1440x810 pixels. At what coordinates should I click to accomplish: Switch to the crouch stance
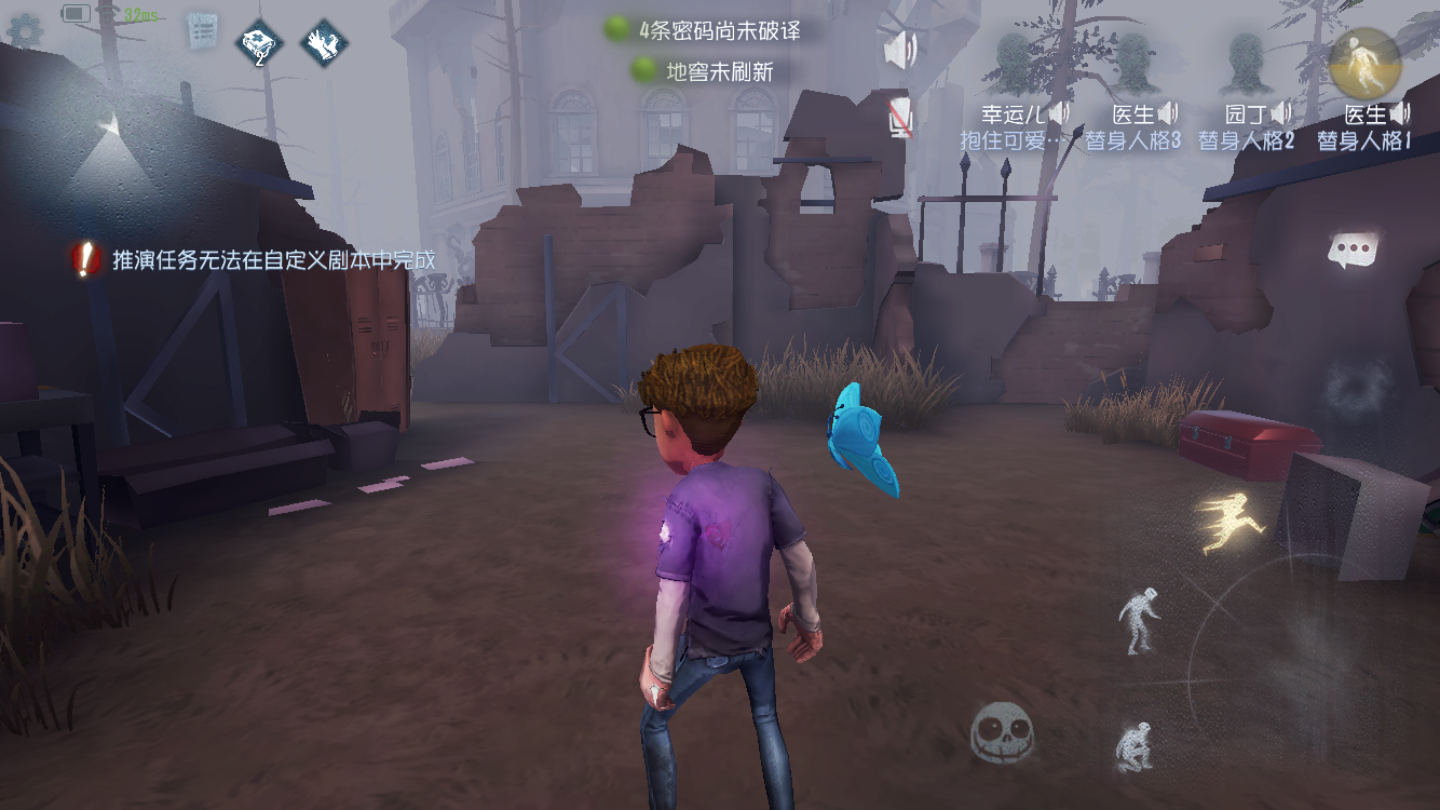coord(1133,746)
